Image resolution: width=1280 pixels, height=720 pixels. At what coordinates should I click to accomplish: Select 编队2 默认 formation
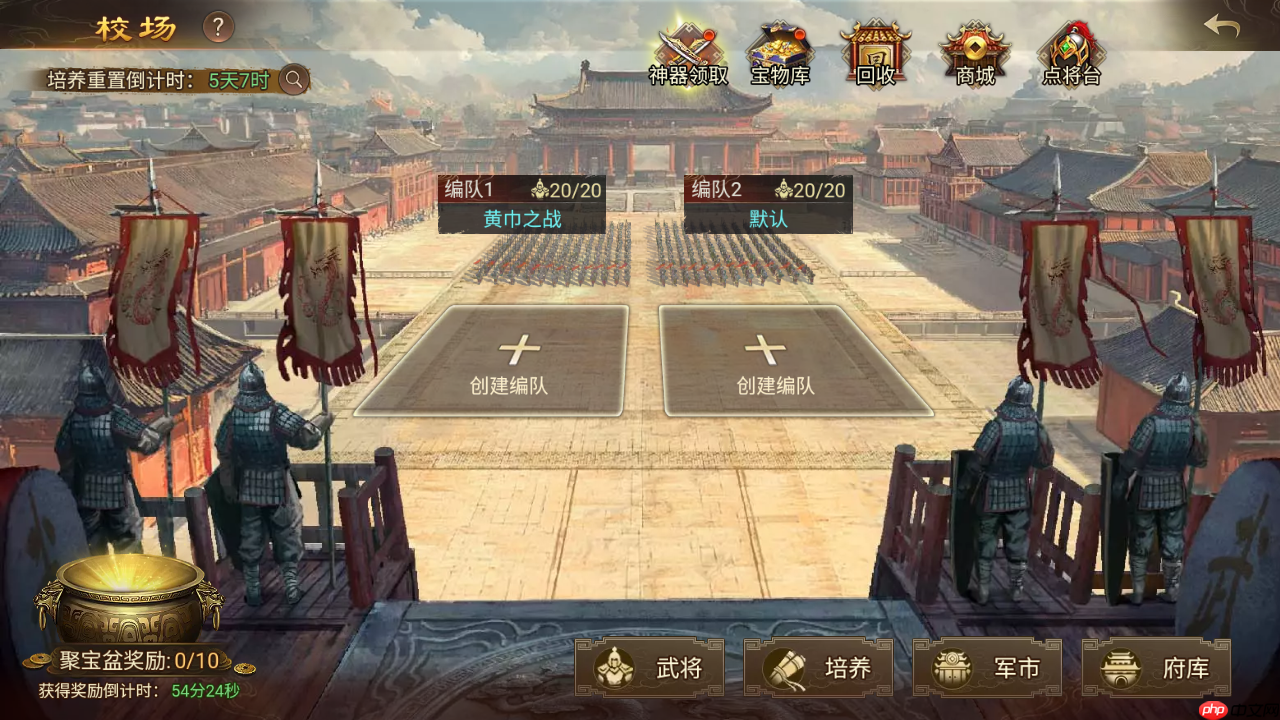tap(768, 205)
